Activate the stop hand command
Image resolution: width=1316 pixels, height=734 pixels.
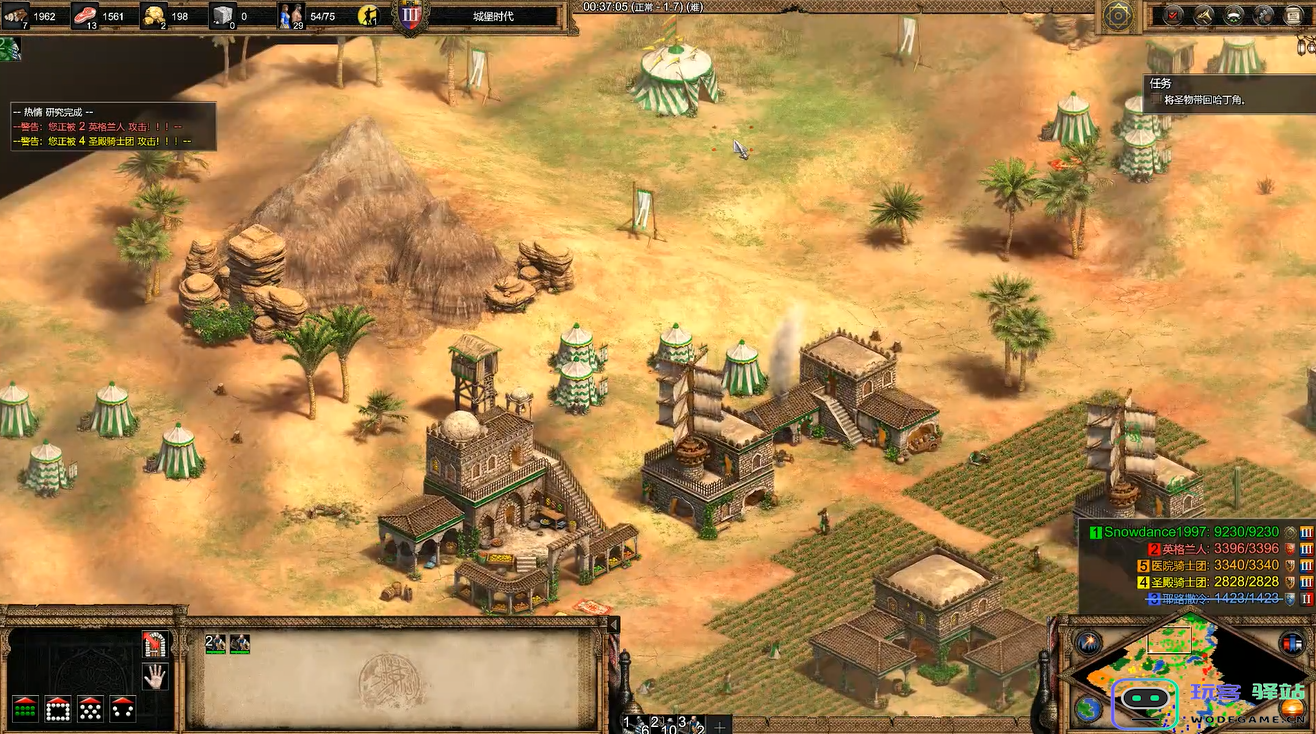click(155, 677)
